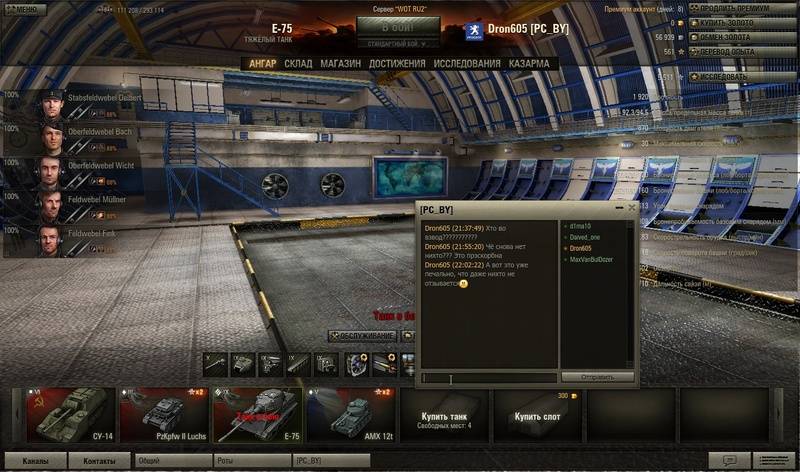Viewport: 800px width, 472px height.
Task: Send the message with Отправить
Action: [597, 378]
